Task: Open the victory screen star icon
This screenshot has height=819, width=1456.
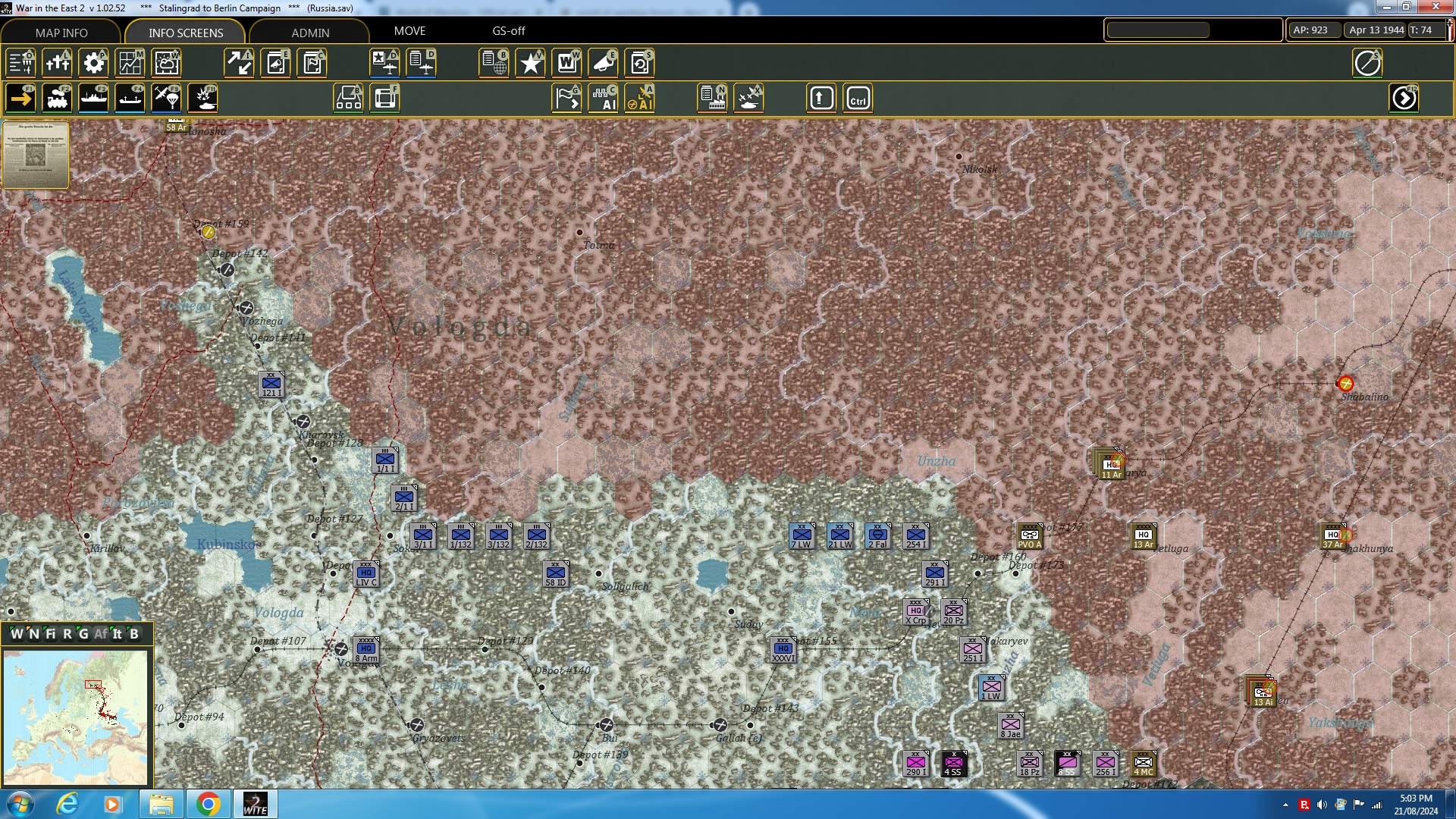Action: click(x=530, y=63)
